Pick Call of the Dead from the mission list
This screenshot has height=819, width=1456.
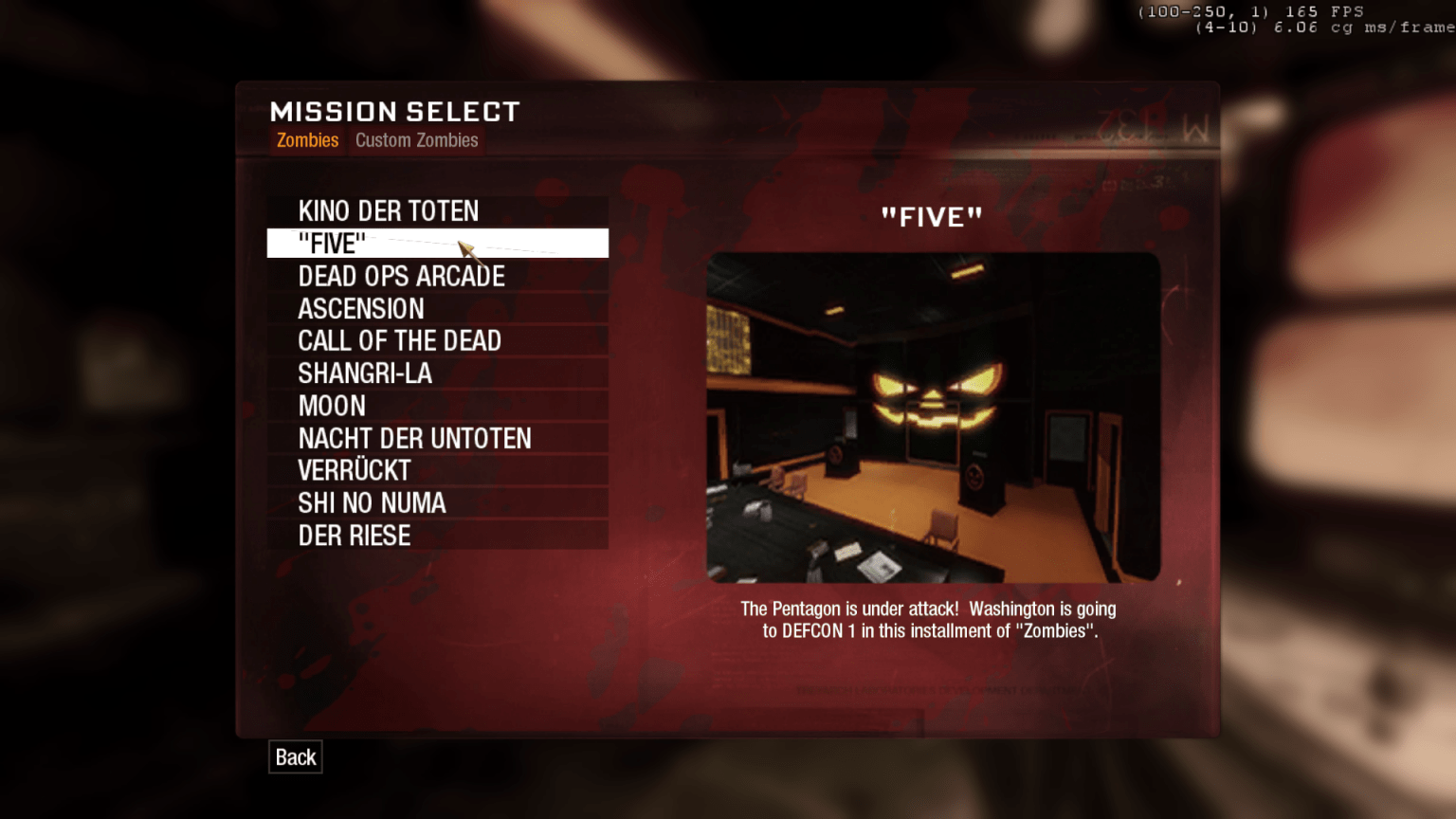click(x=400, y=340)
